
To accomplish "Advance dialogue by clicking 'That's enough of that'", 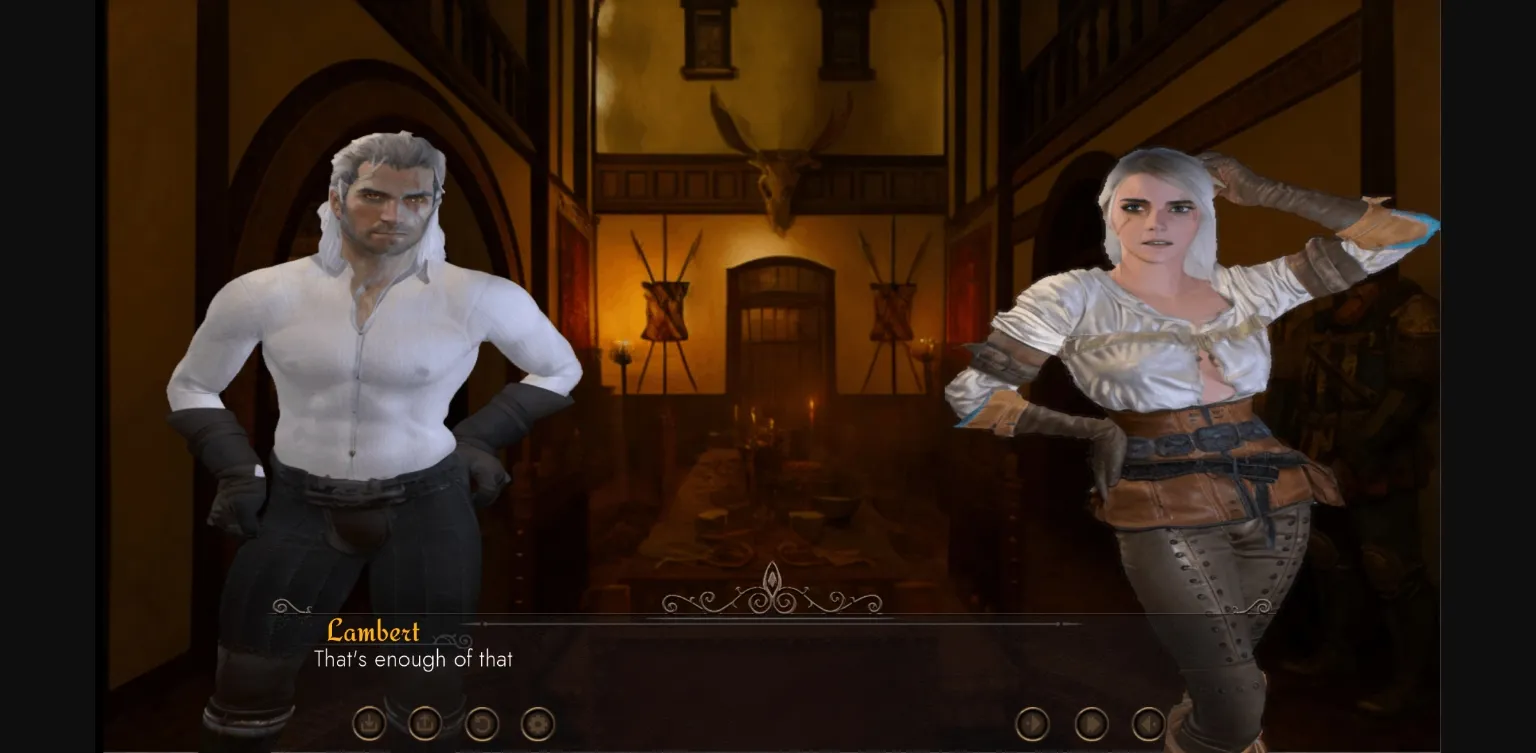I will point(412,660).
